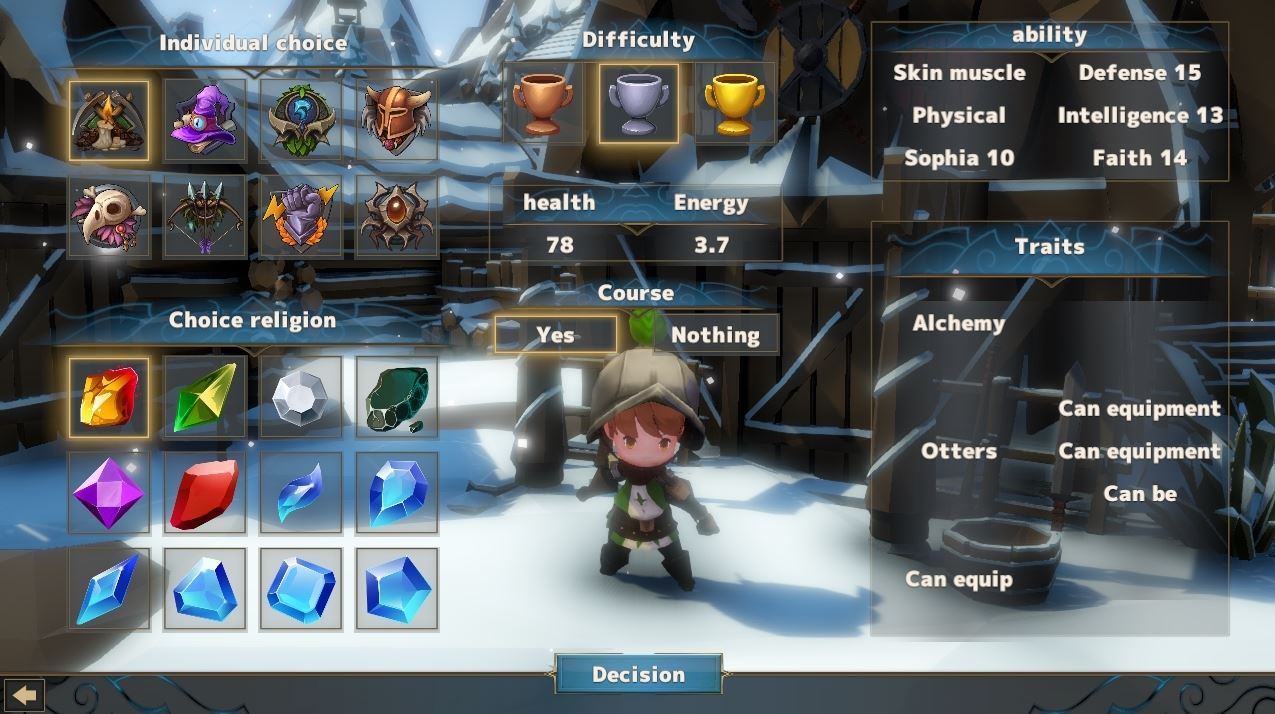Select the gold trophy difficulty
This screenshot has width=1275, height=714.
coord(735,104)
